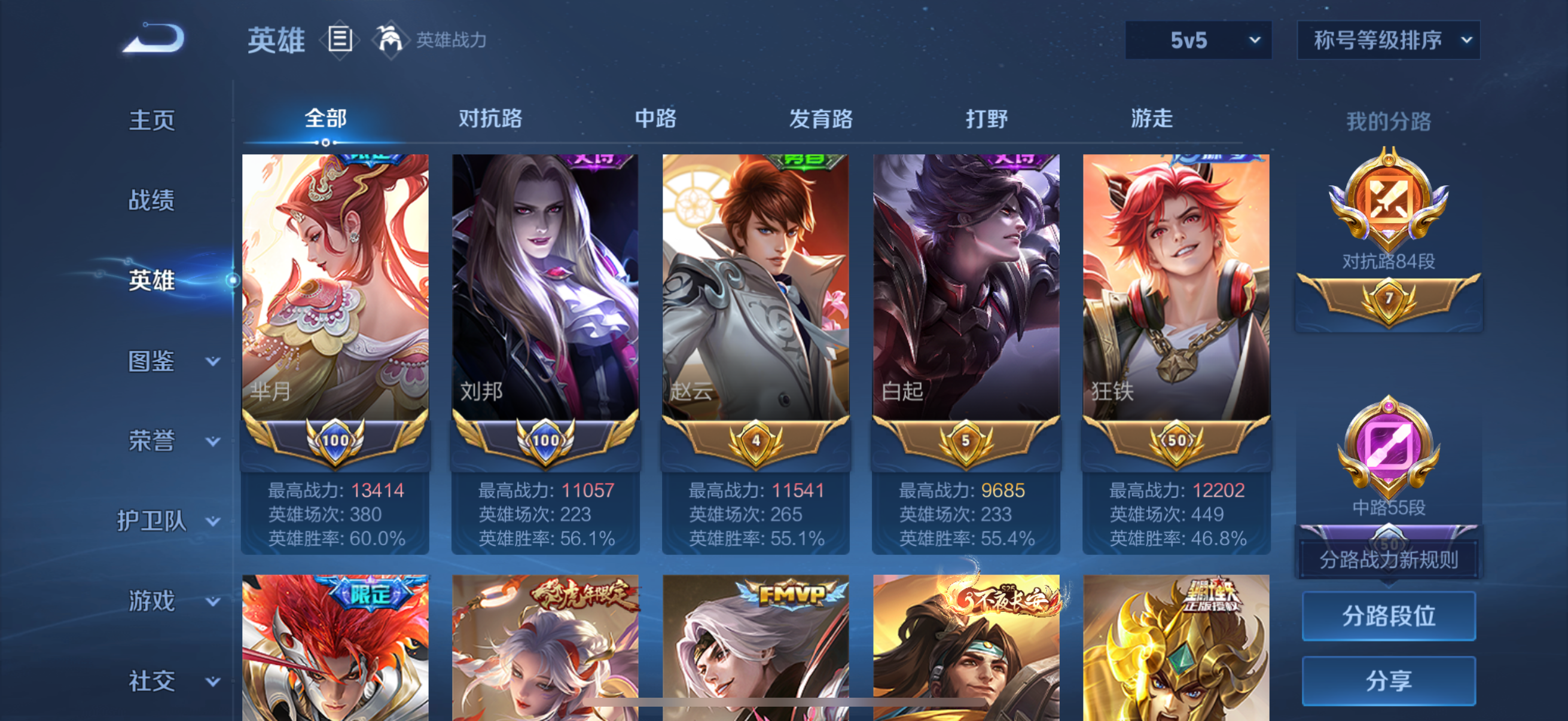Open the 称号等级排序 sorting dropdown
Image resolution: width=1568 pixels, height=721 pixels.
1388,39
